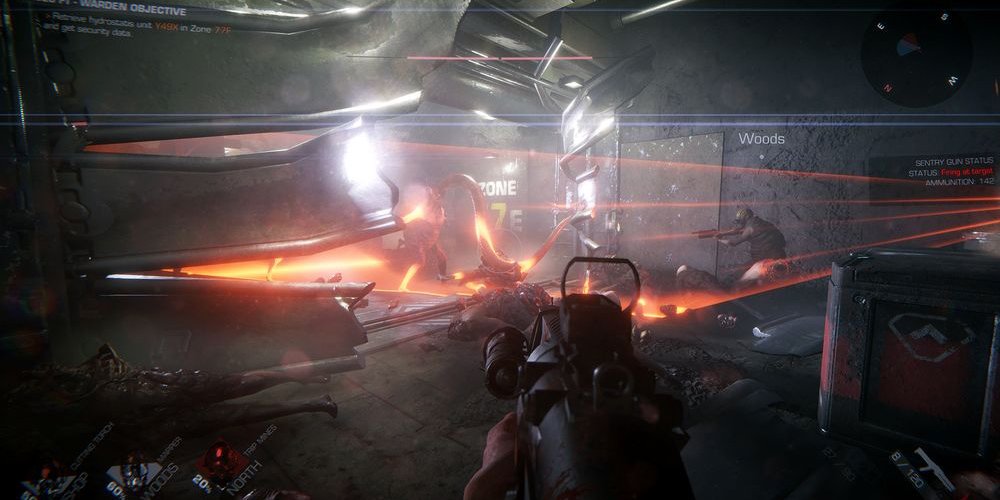Screen dimensions: 1000x500
Task: Select the circular compass display
Action: pos(914,50)
